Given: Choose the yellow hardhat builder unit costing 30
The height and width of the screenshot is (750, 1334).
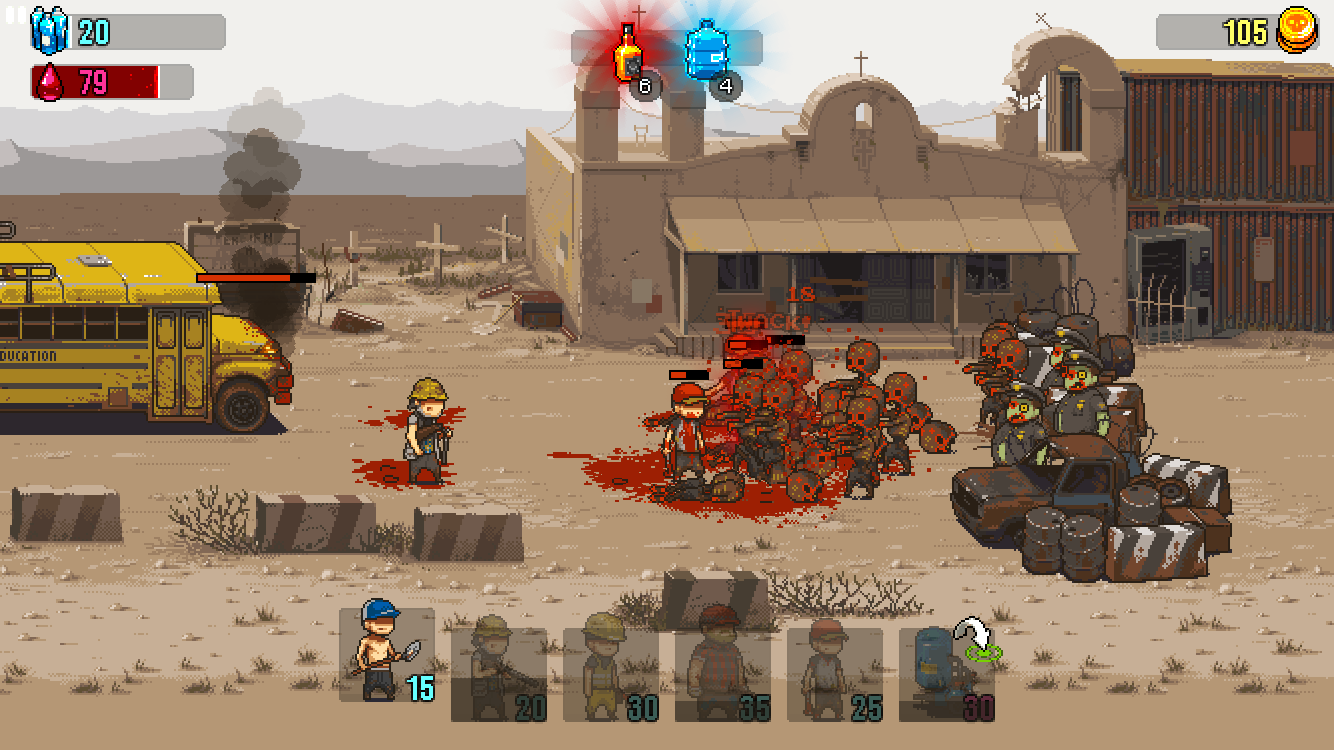Looking at the screenshot, I should (610, 673).
